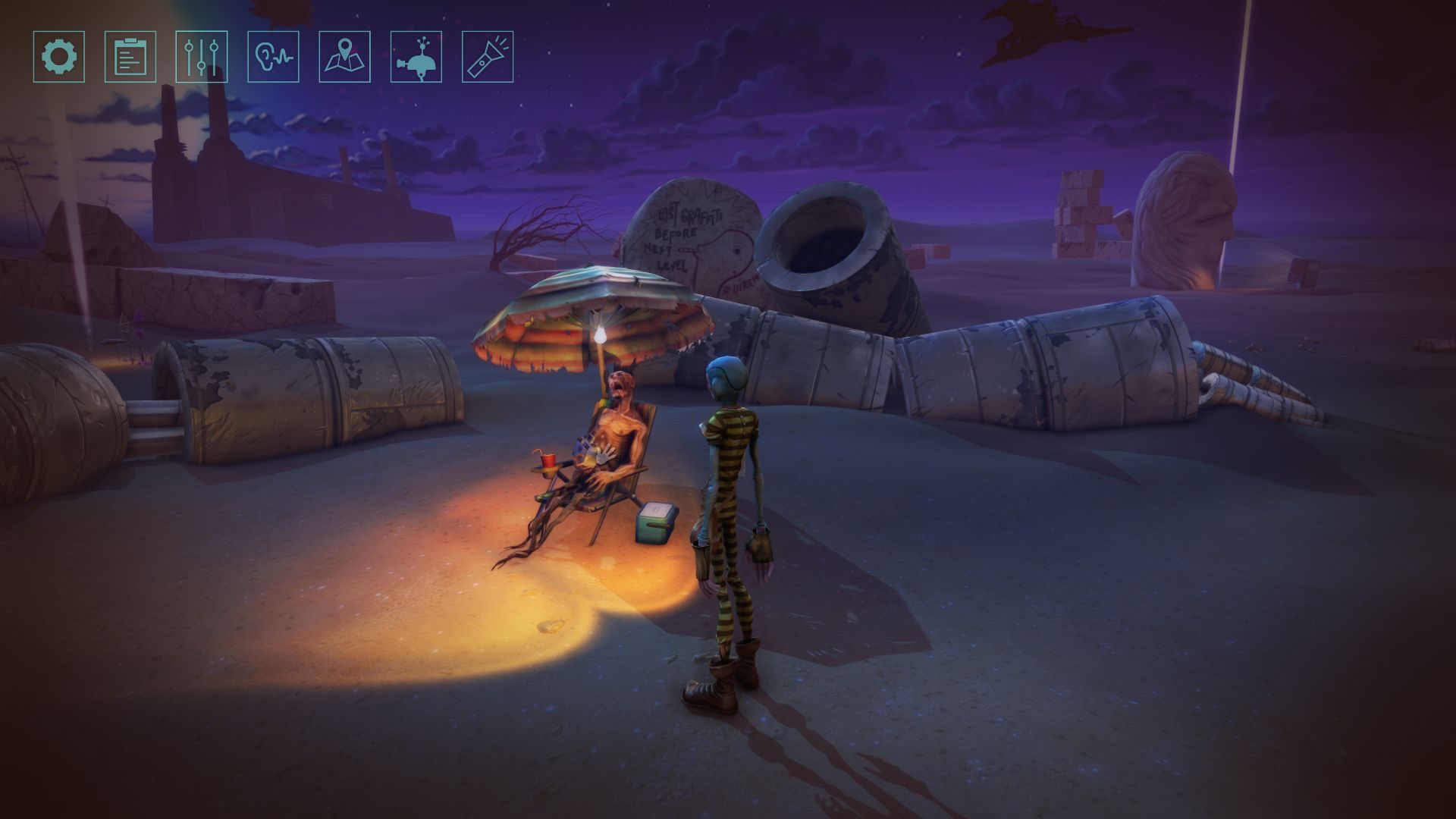Select the alien robot icon
Viewport: 1456px width, 819px height.
click(416, 57)
